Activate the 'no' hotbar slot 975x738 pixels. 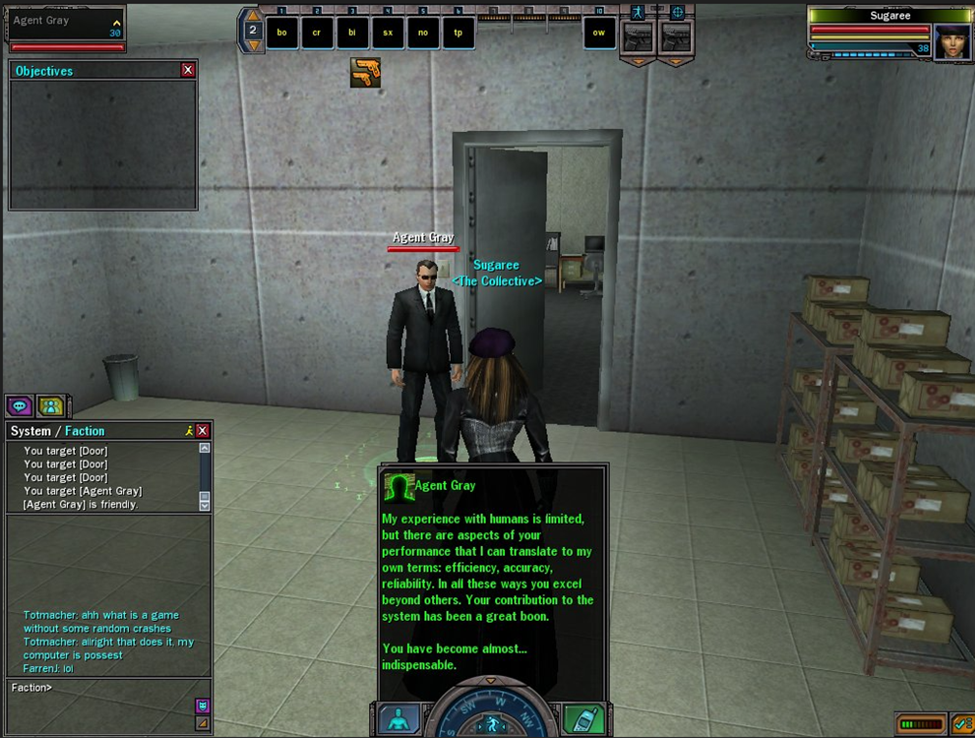coord(423,32)
